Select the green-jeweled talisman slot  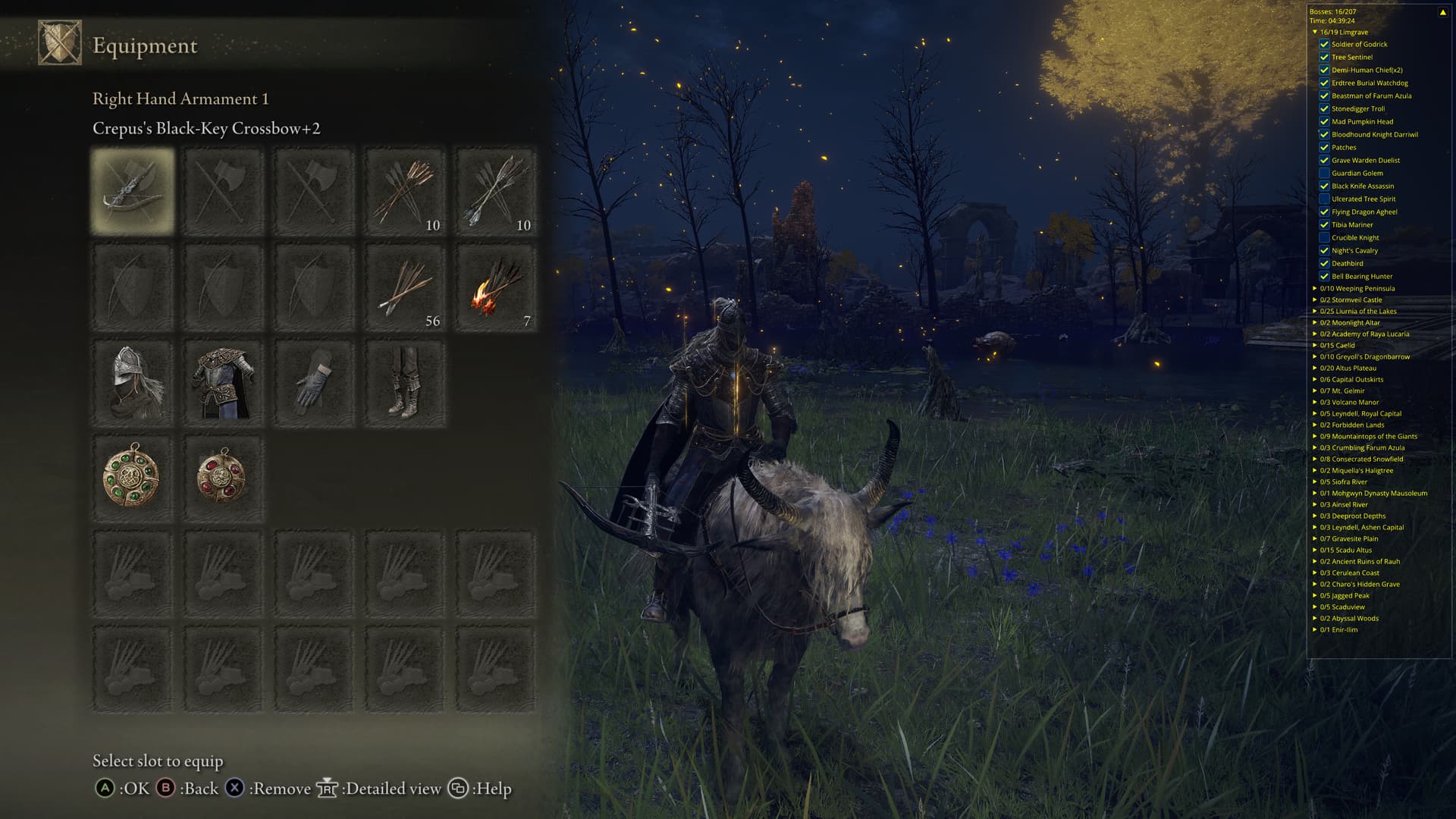pyautogui.click(x=133, y=479)
